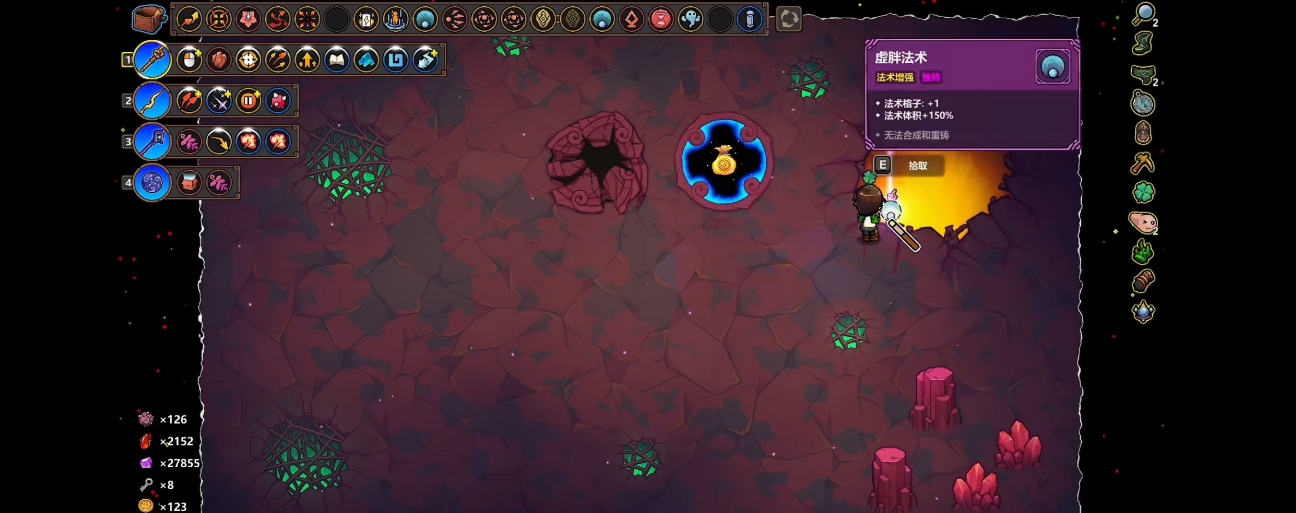Click the circular arrows refresh button
This screenshot has height=513, width=1296.
pyautogui.click(x=789, y=19)
